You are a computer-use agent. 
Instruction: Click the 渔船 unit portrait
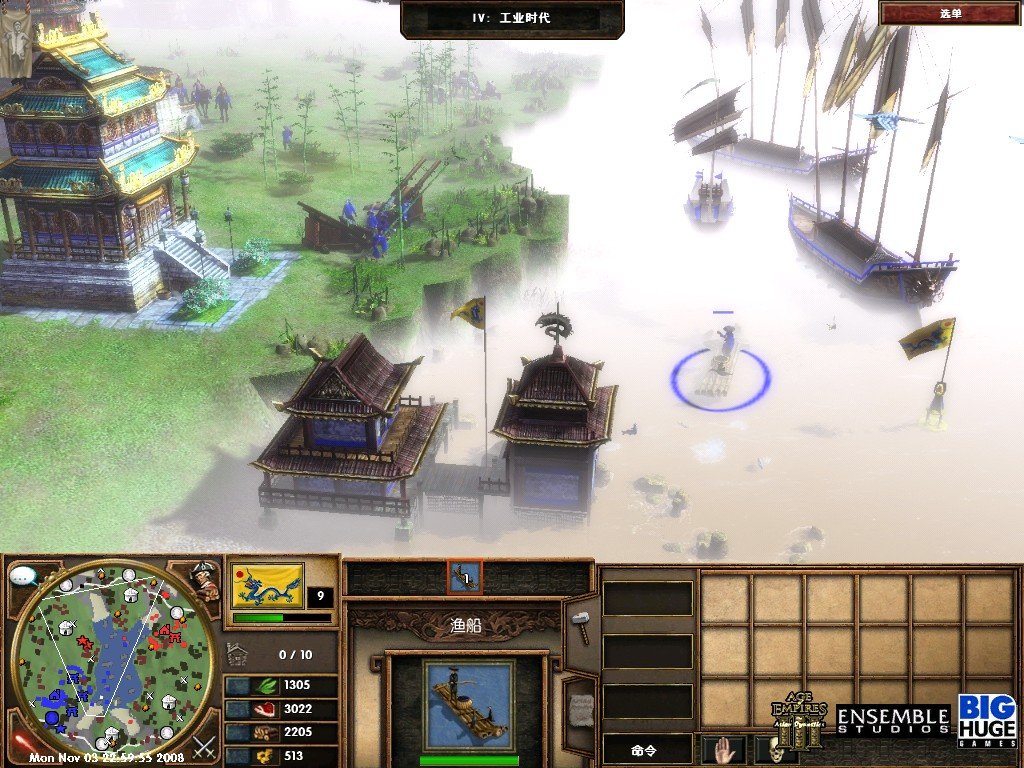[x=467, y=705]
